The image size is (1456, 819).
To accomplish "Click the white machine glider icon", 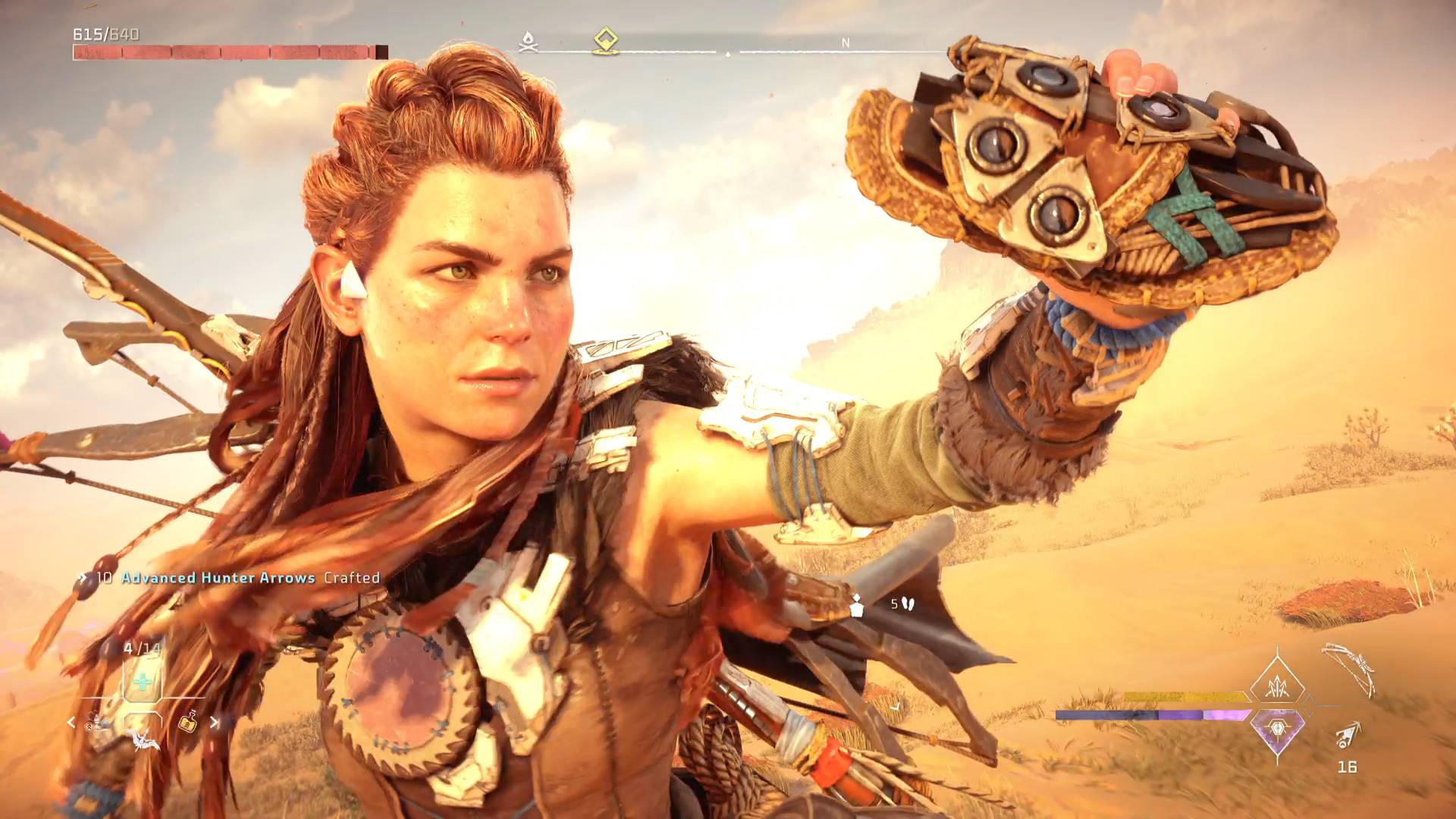I will click(145, 742).
